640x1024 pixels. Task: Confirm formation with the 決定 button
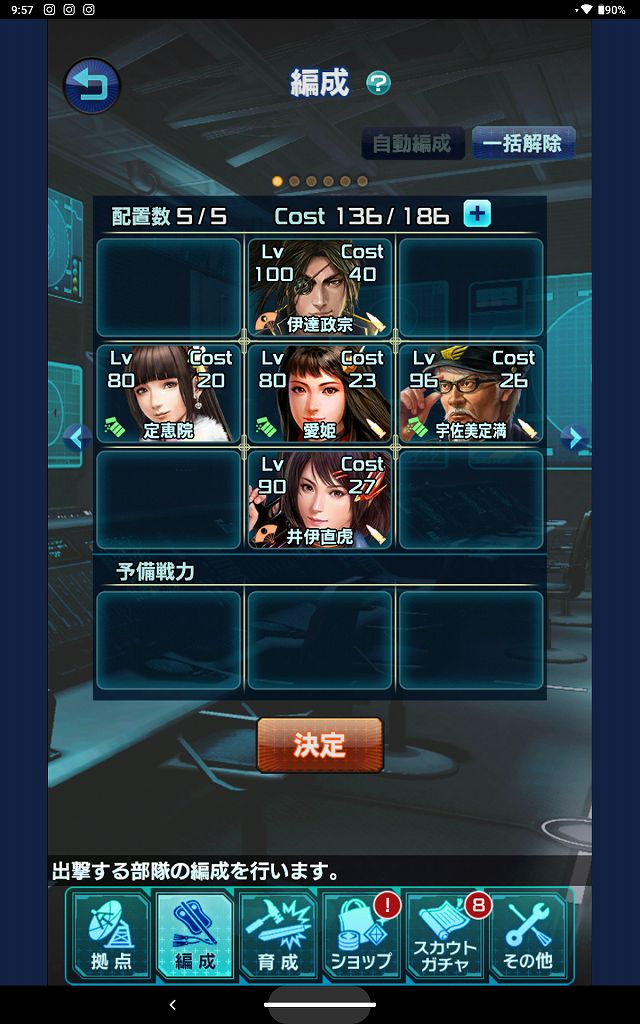(320, 745)
